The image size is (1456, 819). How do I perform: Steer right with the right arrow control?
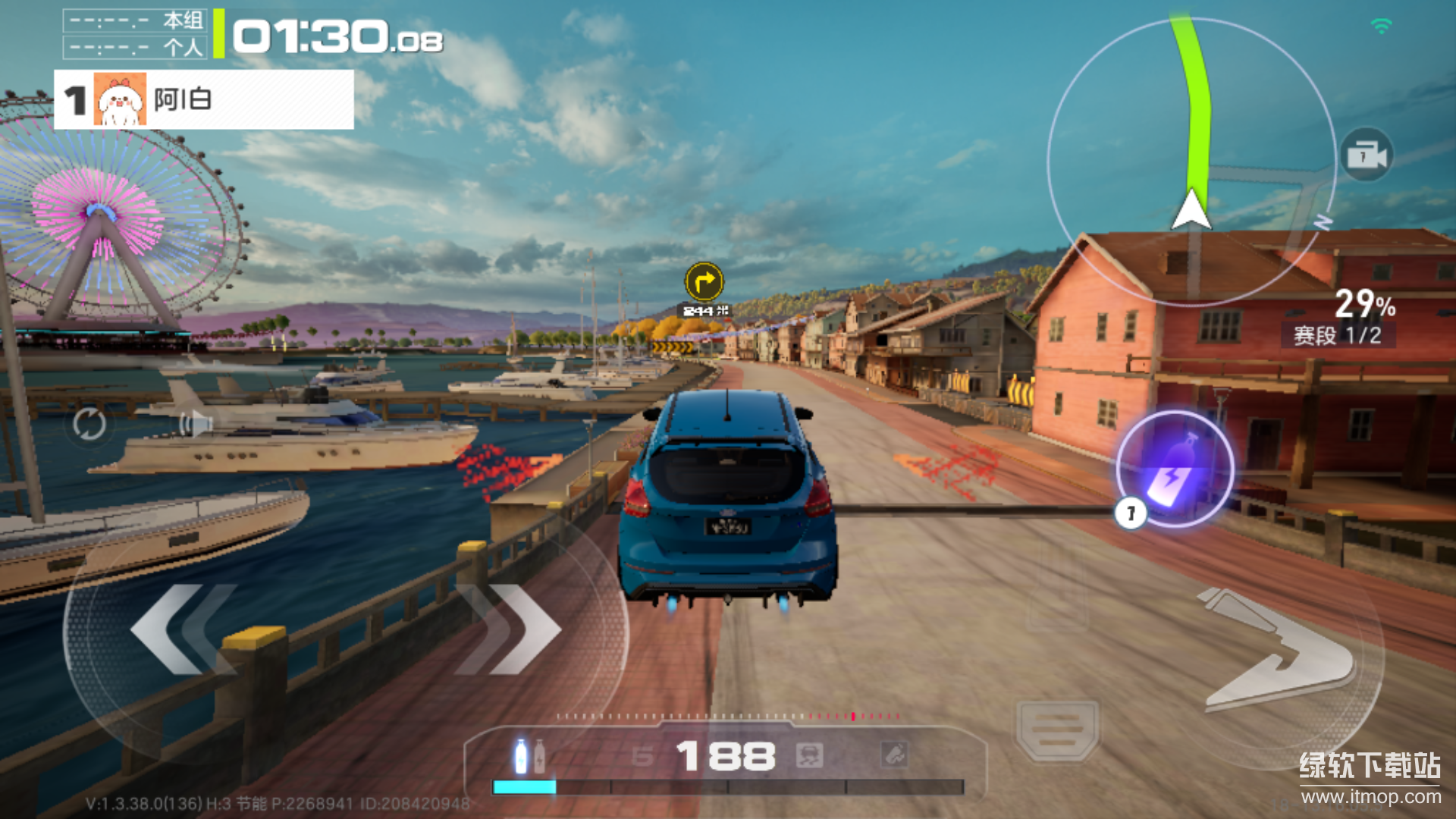pyautogui.click(x=508, y=629)
